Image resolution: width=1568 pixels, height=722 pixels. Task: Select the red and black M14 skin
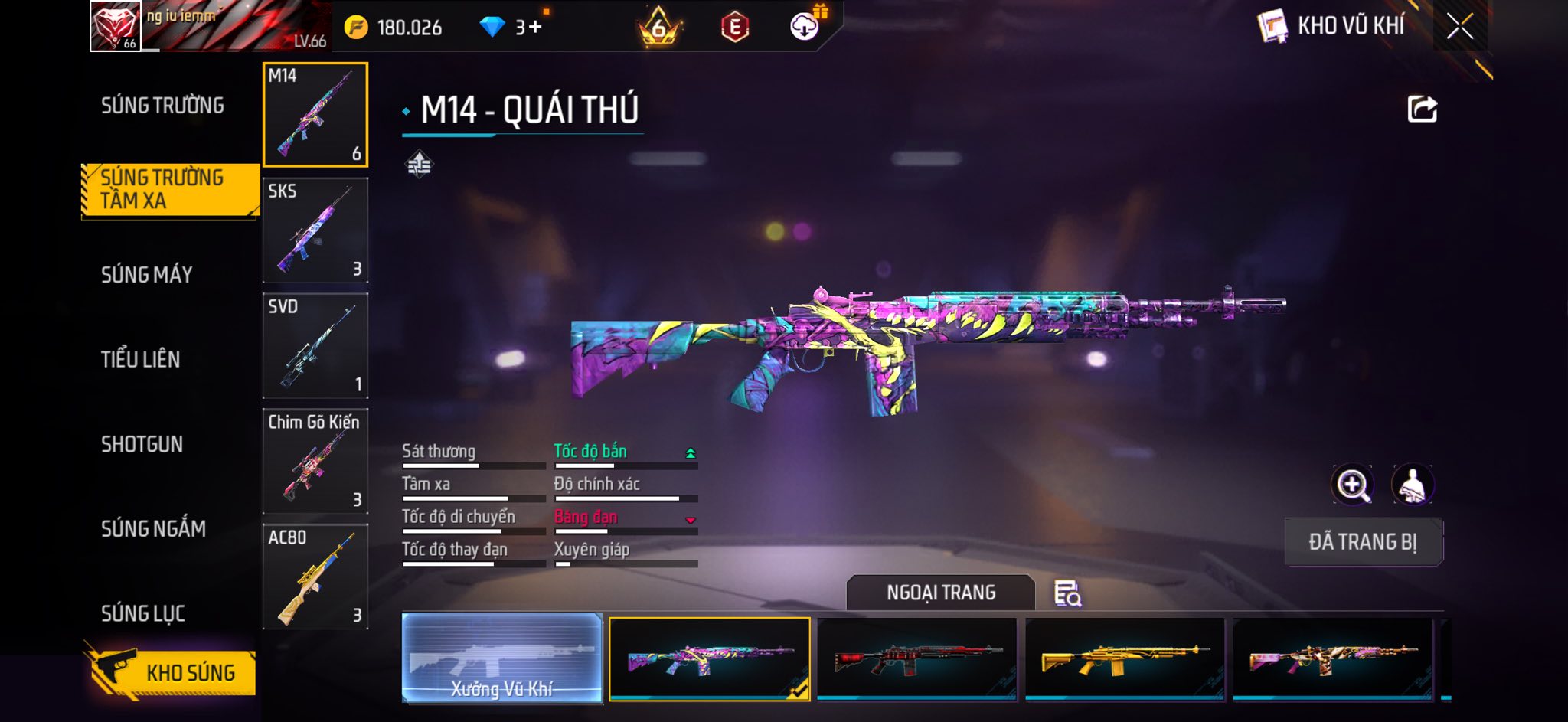point(917,658)
